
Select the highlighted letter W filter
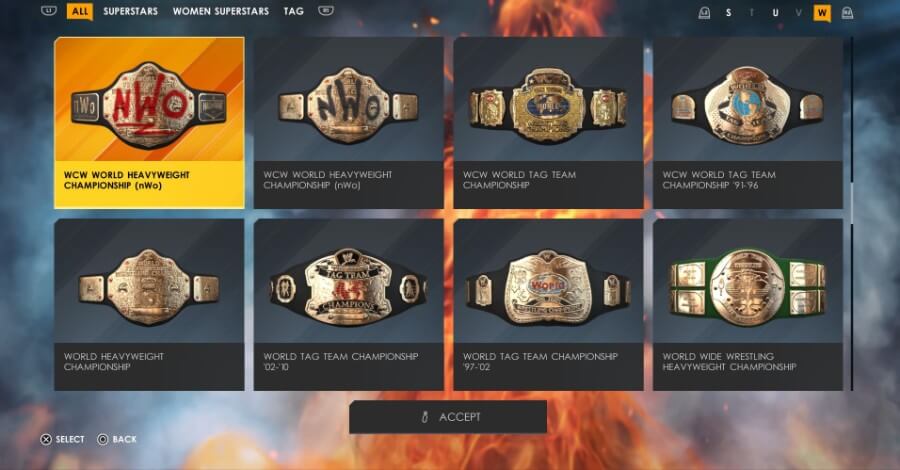click(822, 13)
